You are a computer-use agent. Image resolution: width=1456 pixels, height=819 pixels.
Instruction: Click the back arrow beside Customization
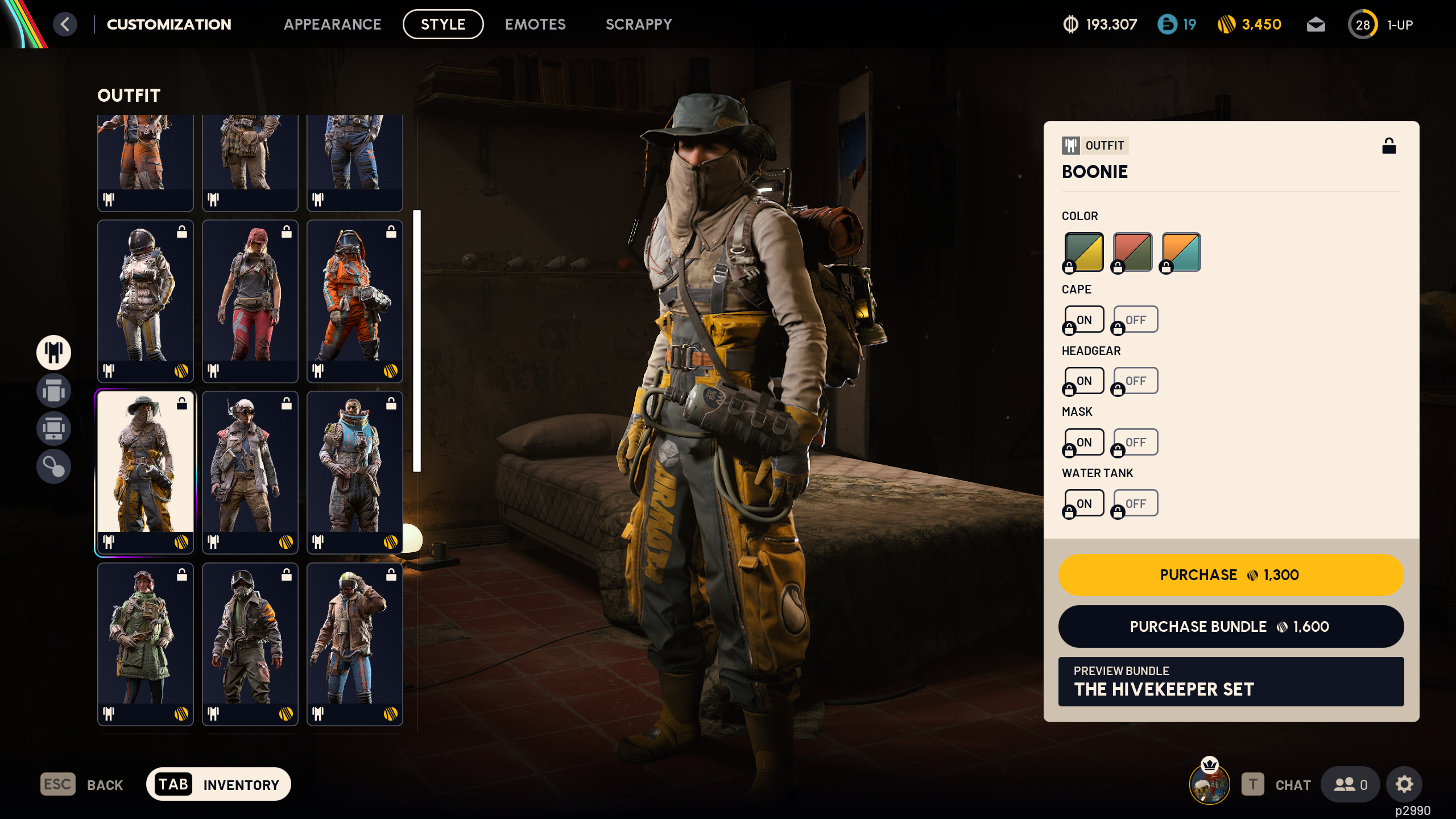pos(67,24)
